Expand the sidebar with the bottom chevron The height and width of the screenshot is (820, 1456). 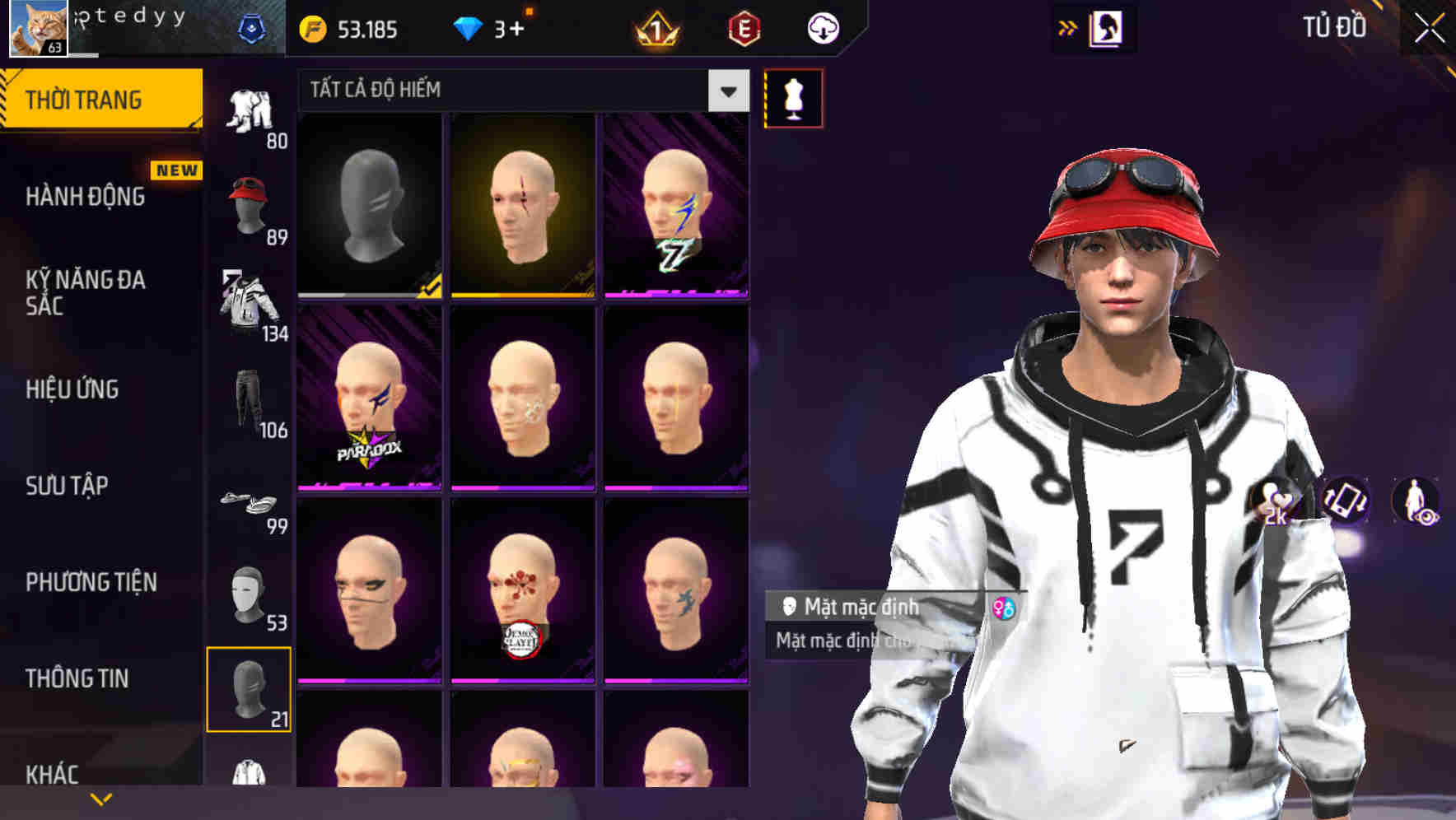100,799
